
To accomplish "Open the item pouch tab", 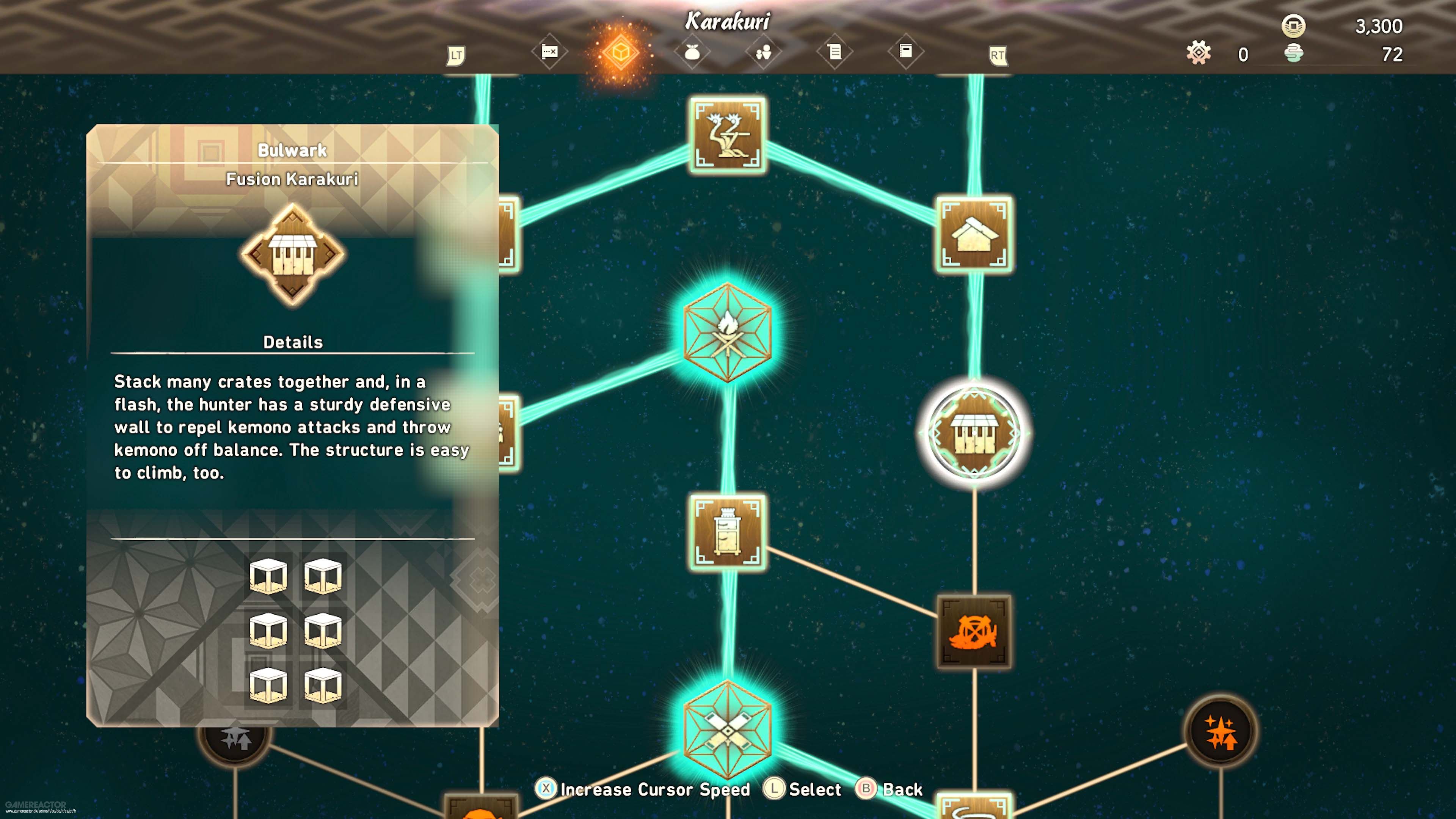I will 692,53.
